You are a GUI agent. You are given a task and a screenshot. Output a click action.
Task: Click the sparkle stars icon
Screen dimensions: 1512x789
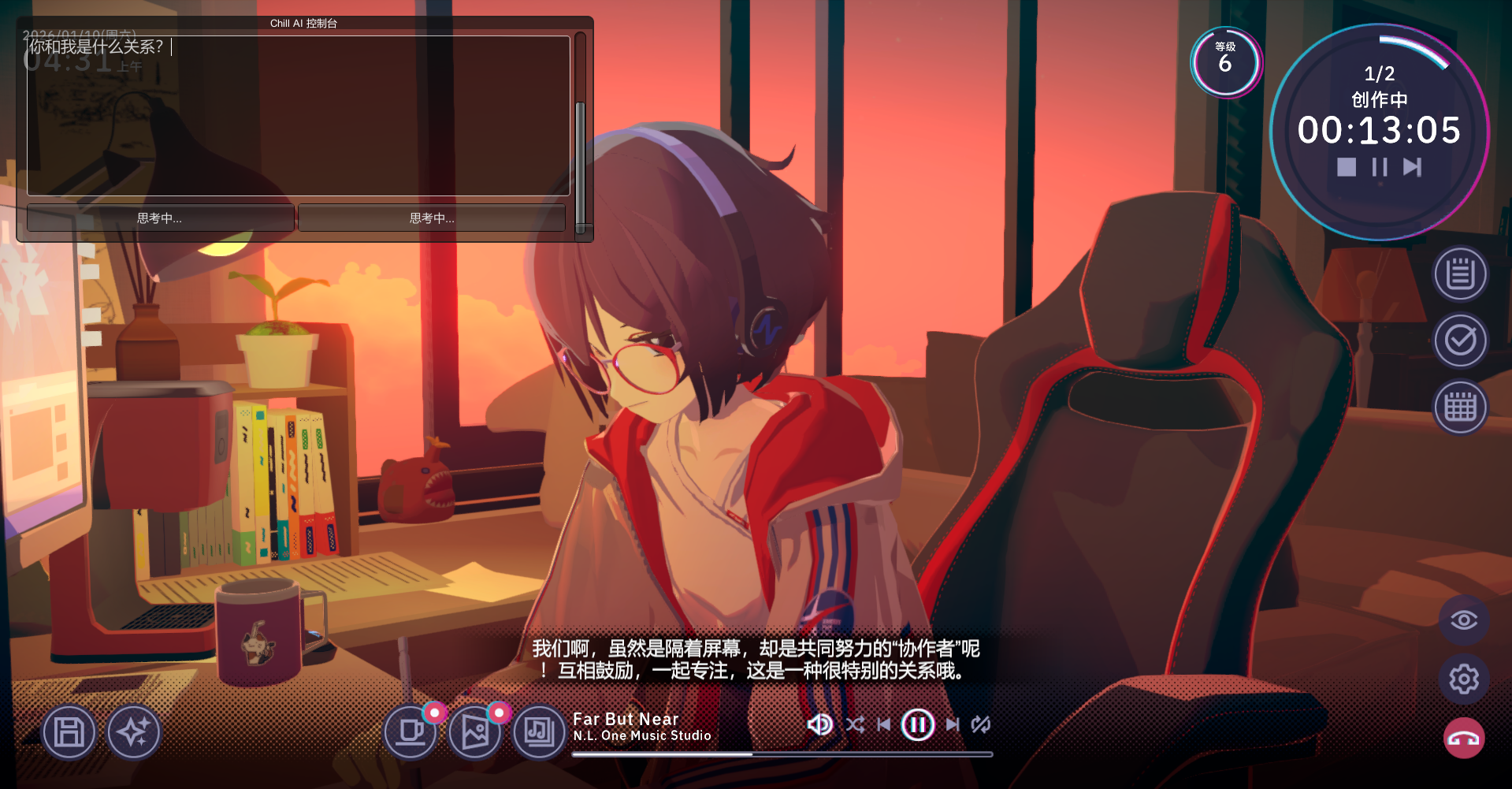[x=133, y=732]
